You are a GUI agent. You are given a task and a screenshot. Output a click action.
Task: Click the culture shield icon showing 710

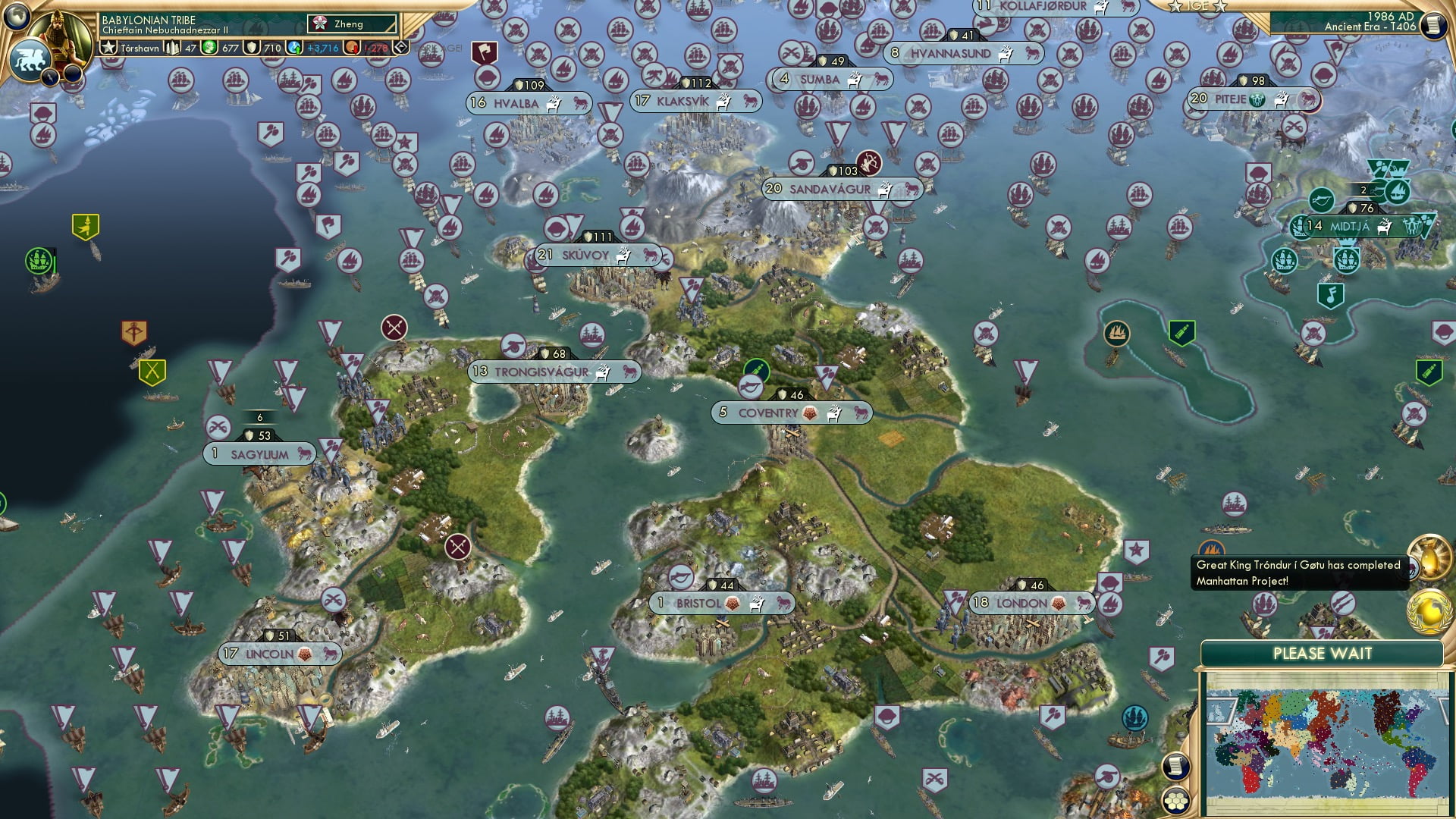(250, 45)
